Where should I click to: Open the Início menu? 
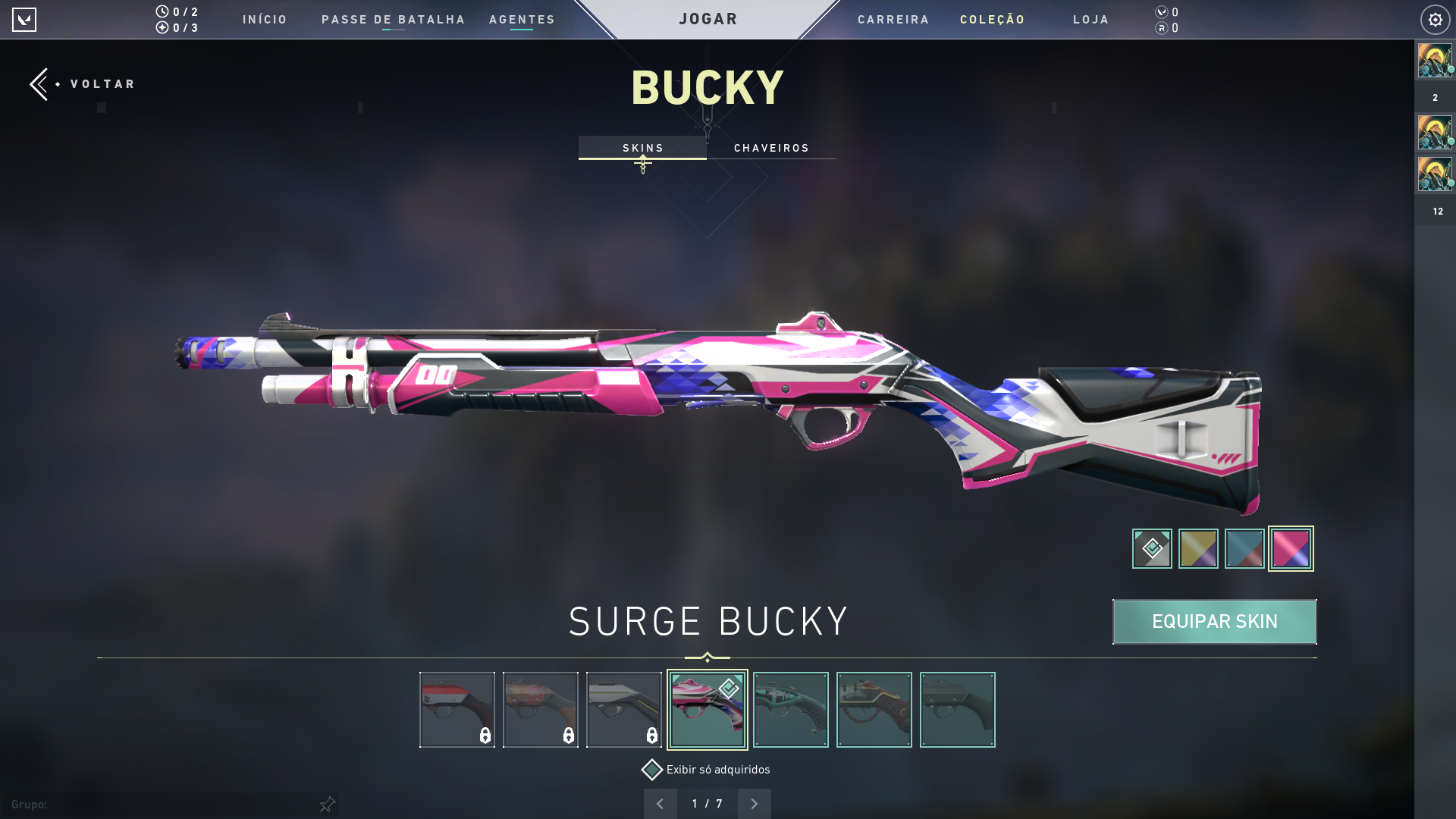coord(265,20)
